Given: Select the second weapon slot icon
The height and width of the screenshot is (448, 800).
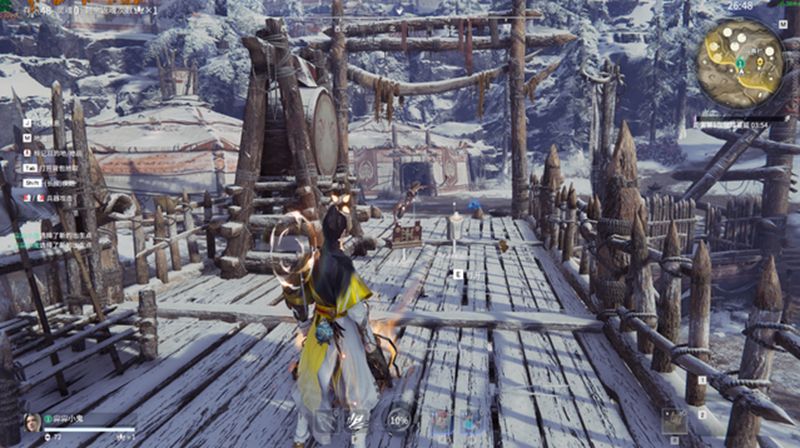Looking at the screenshot, I should 355,420.
